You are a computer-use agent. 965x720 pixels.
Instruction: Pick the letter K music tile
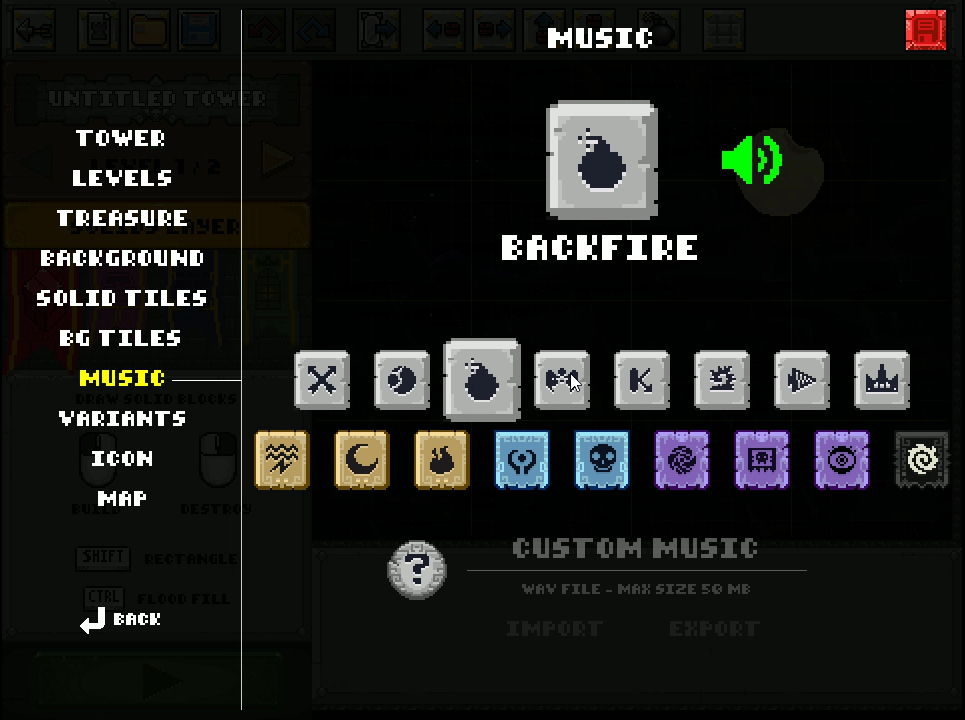point(642,380)
